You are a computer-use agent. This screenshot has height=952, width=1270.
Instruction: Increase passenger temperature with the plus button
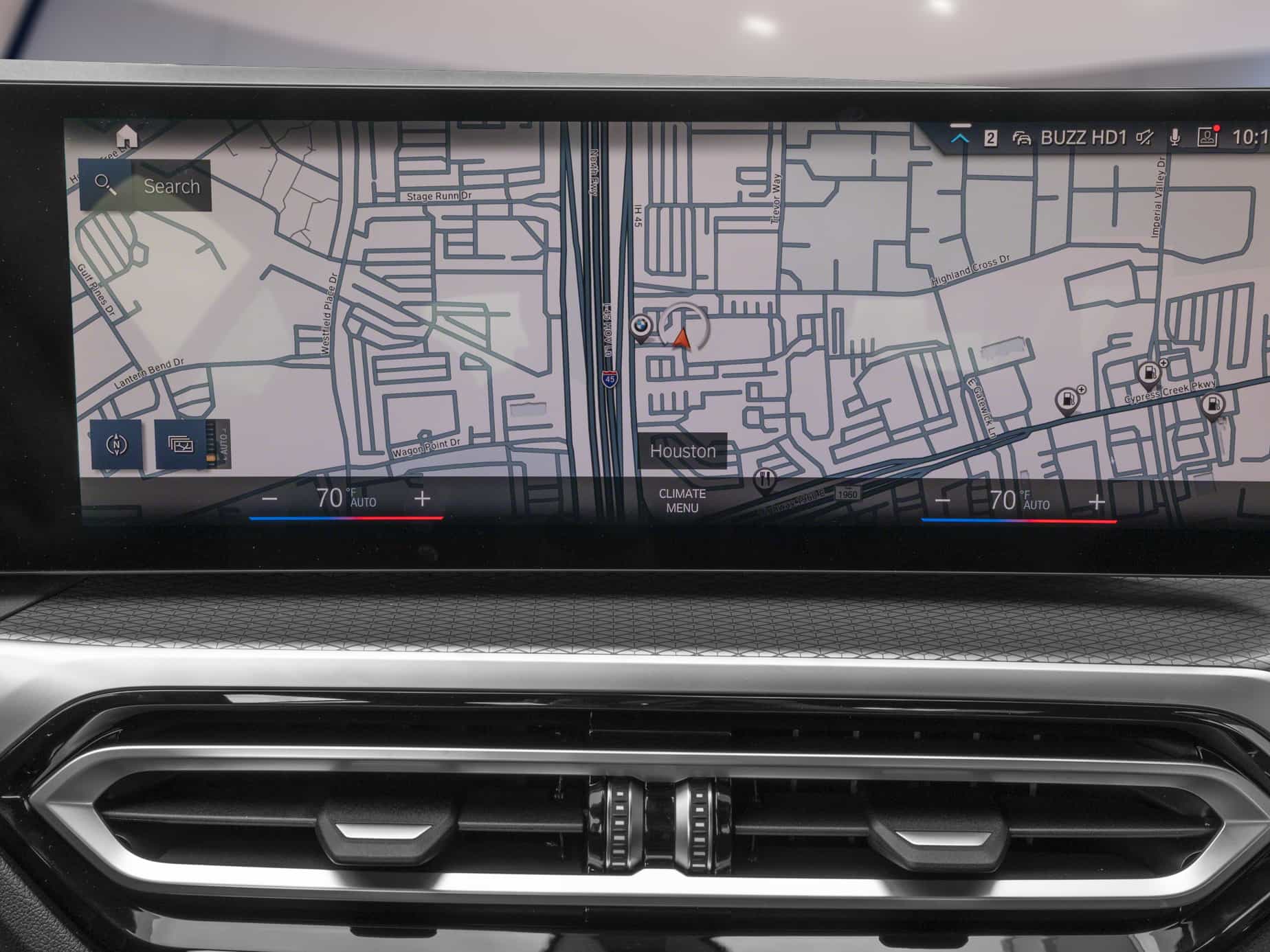point(1095,502)
